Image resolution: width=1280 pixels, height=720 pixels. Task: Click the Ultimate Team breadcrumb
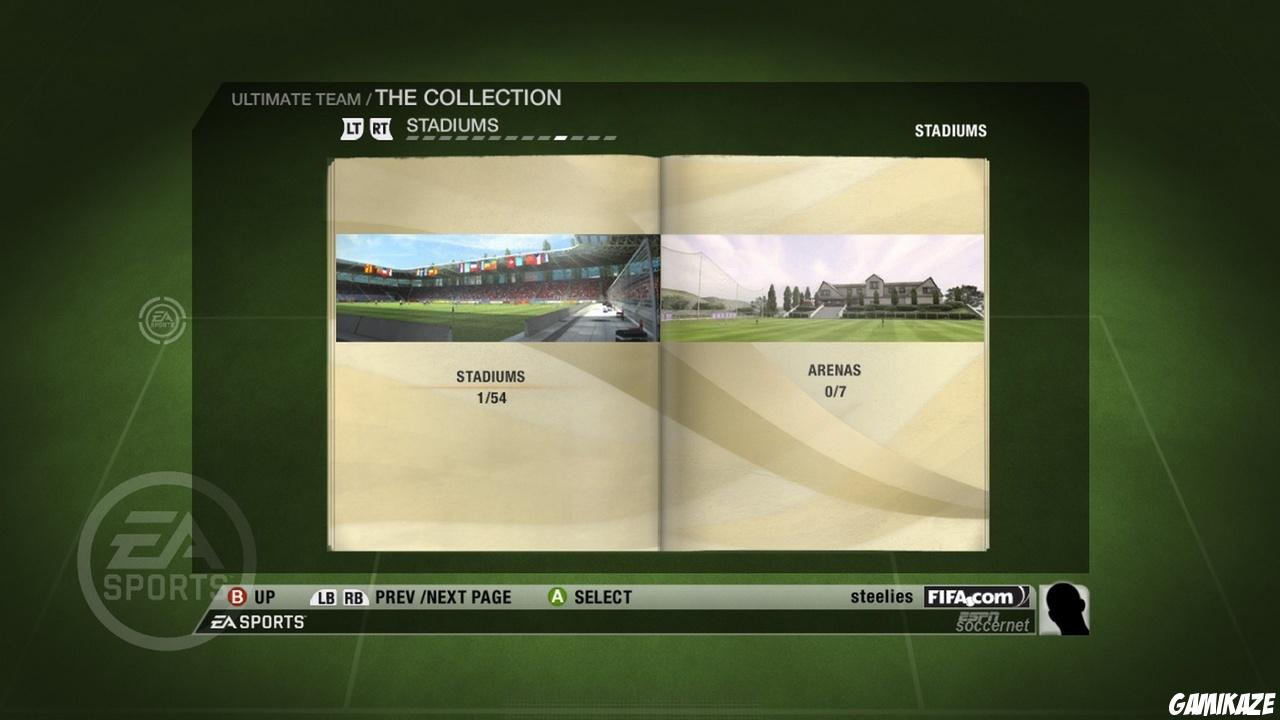pyautogui.click(x=296, y=99)
